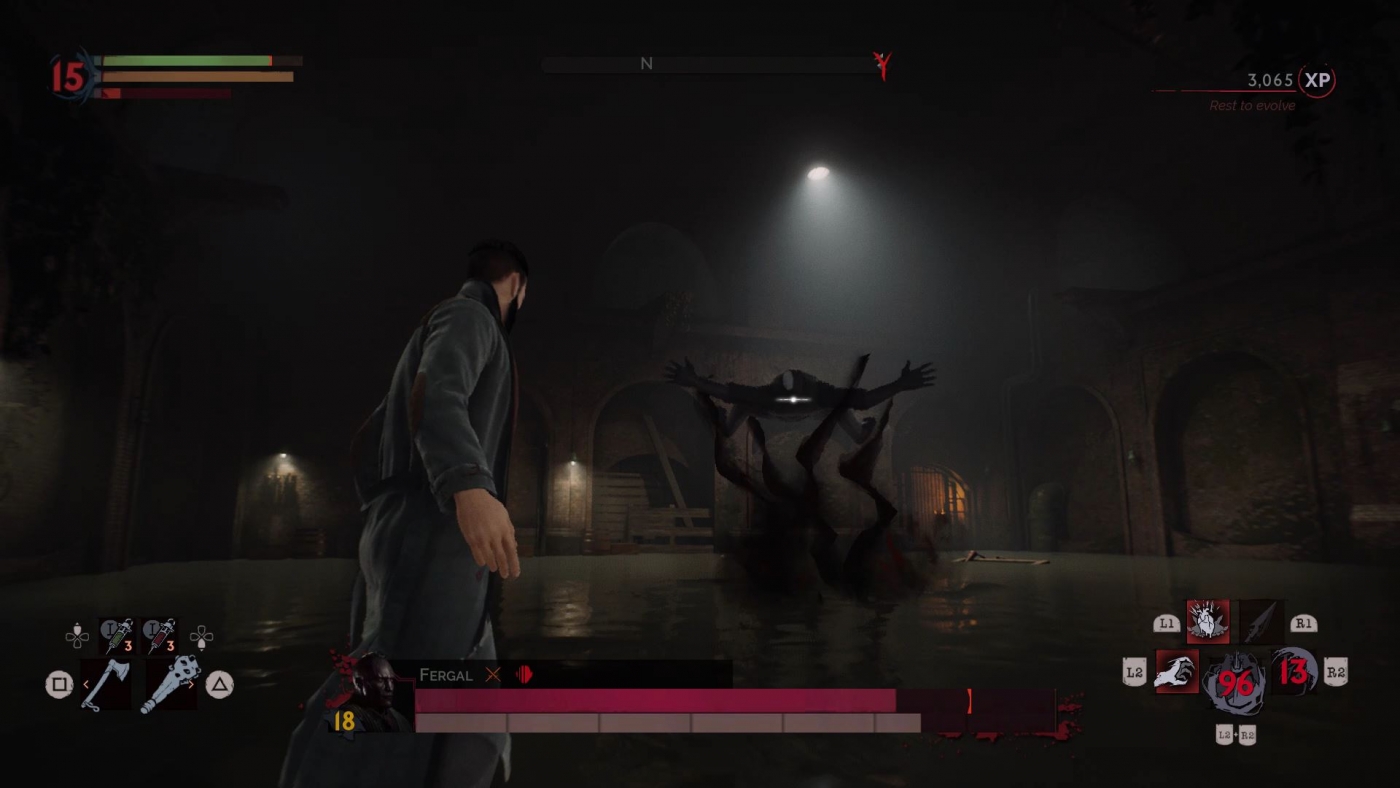Select the red marker on the compass bar
Screen dimensions: 1400x788
(x=884, y=65)
